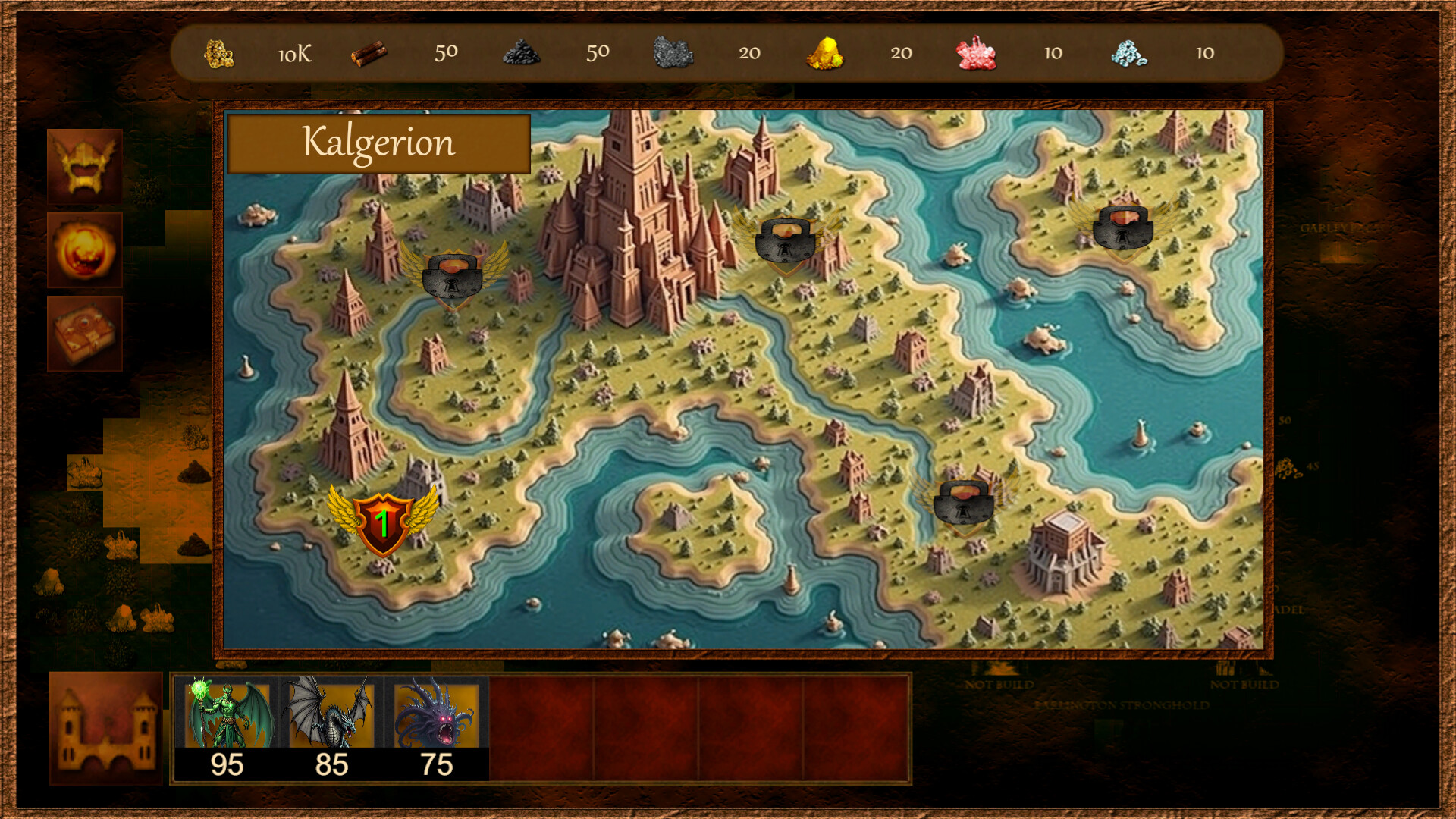Select the coal resource icon
Image resolution: width=1456 pixels, height=819 pixels.
pos(522,55)
